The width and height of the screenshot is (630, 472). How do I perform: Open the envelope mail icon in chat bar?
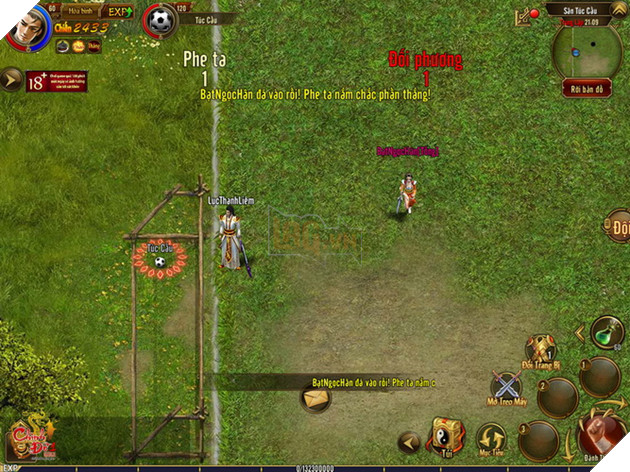pos(317,397)
